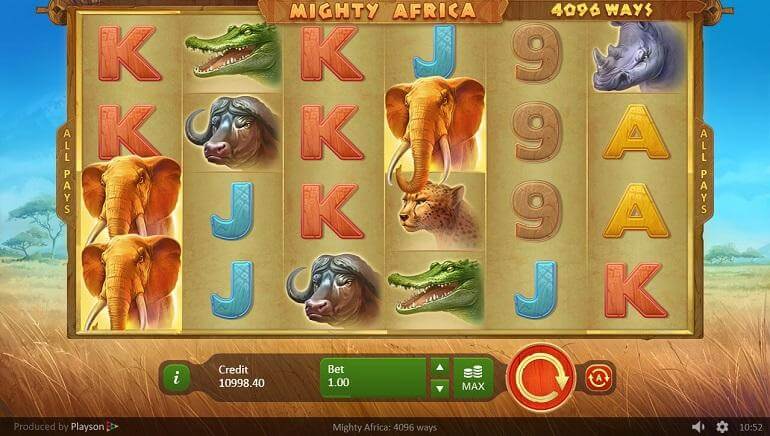Viewport: 770px width, 436px height.
Task: Mute sound with the speaker icon
Action: click(698, 427)
